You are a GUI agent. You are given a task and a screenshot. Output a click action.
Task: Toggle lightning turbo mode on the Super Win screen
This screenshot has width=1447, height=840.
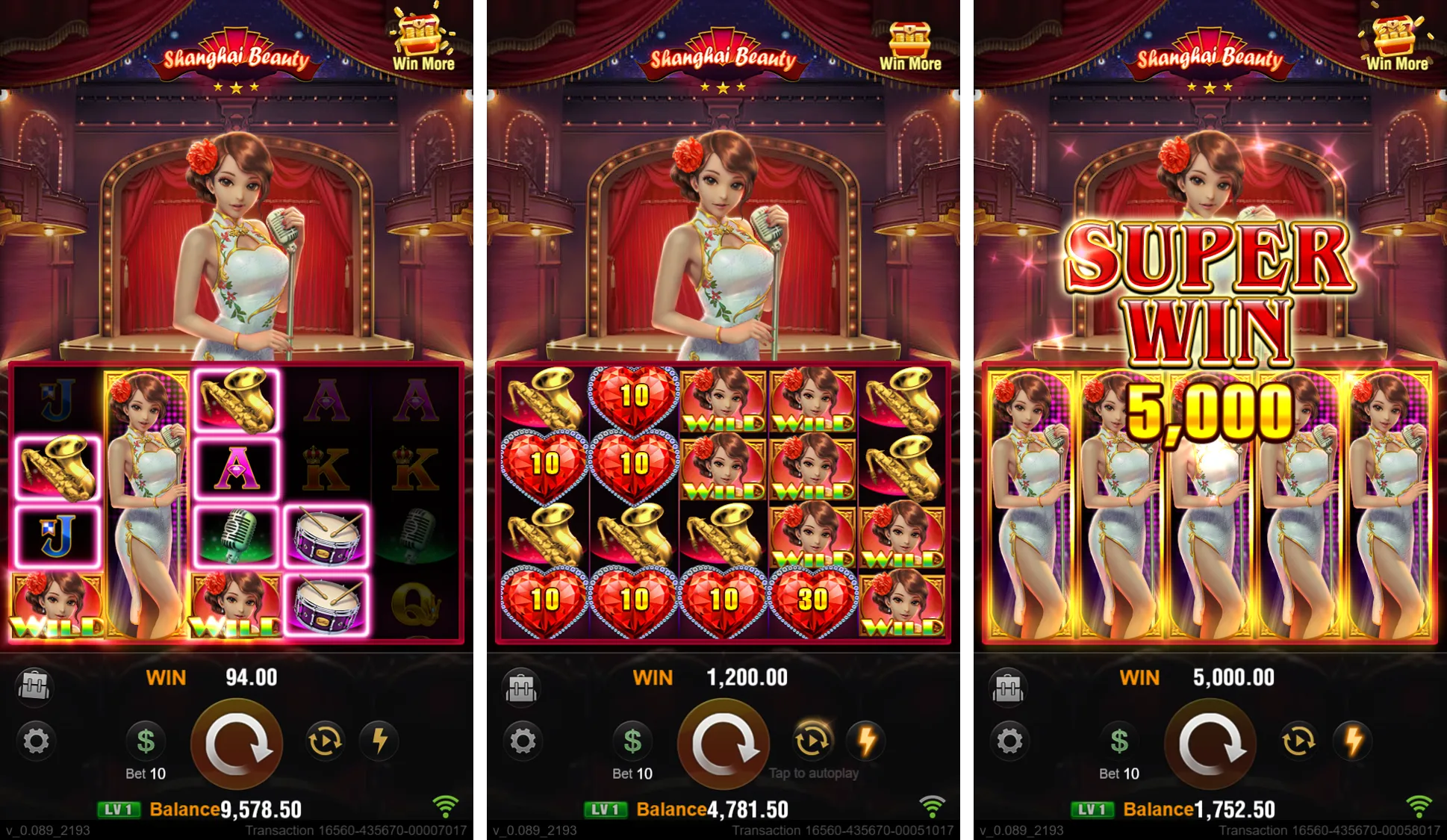[1354, 741]
